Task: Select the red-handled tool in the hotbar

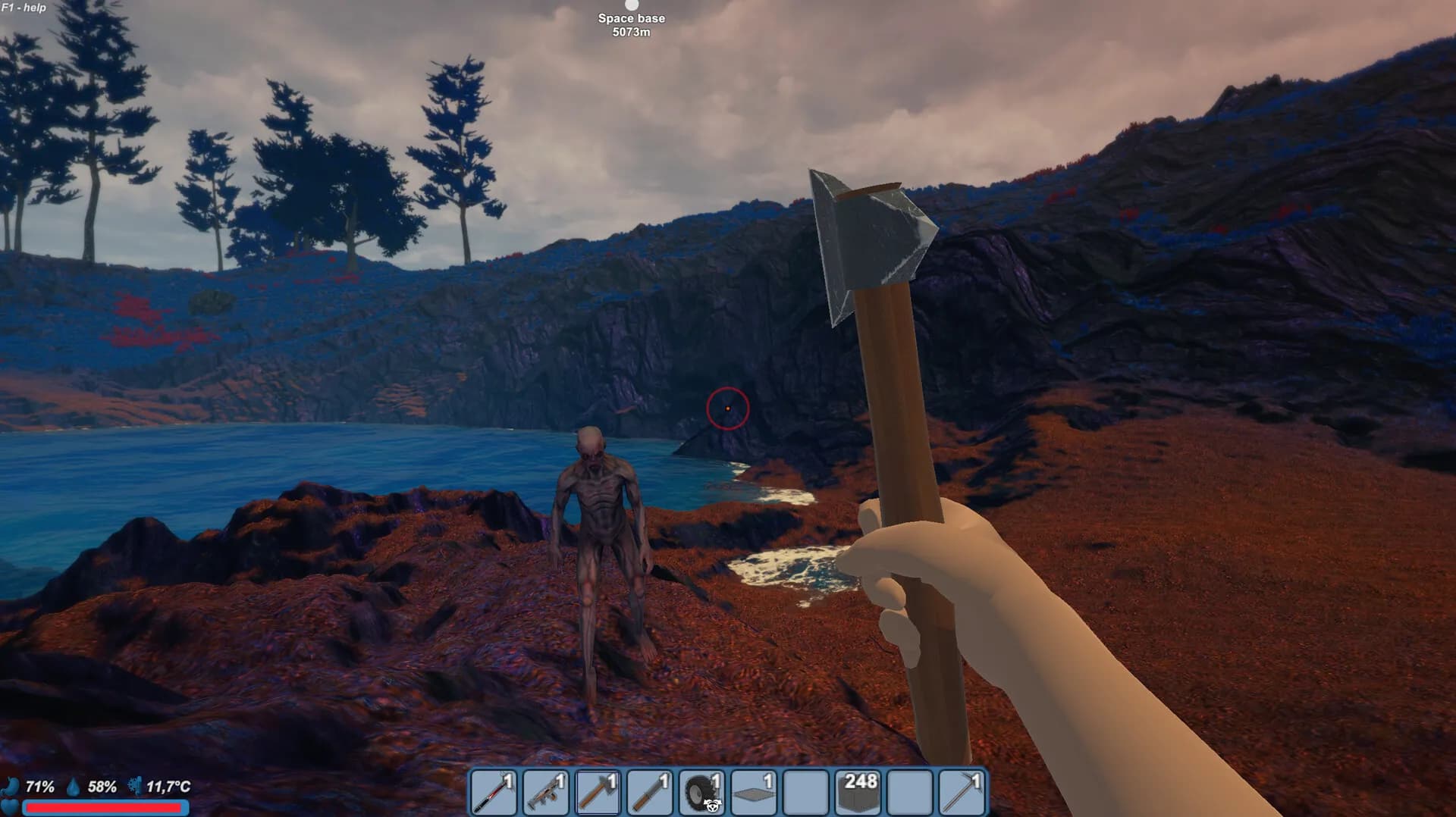Action: (494, 793)
